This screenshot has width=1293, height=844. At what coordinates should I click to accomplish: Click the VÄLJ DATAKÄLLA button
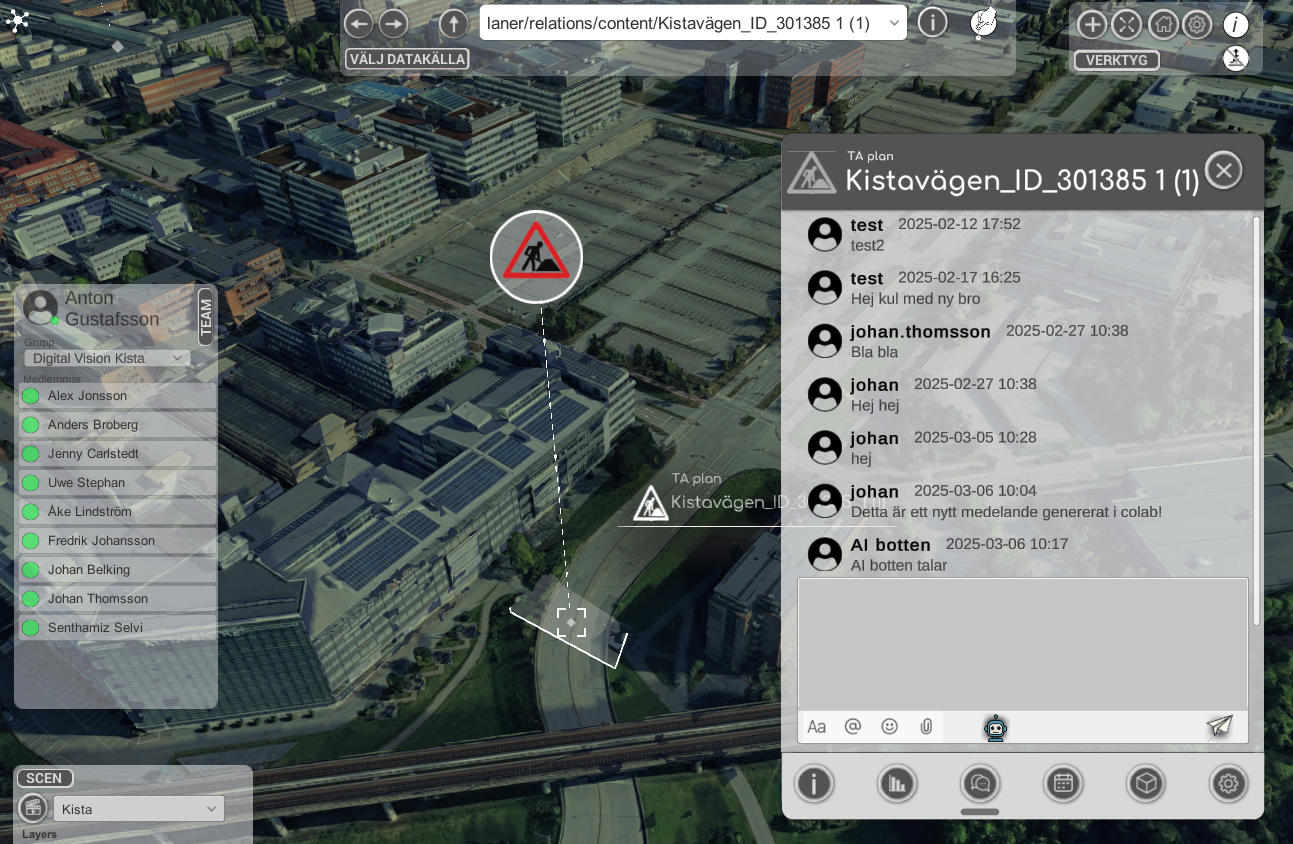pyautogui.click(x=407, y=59)
